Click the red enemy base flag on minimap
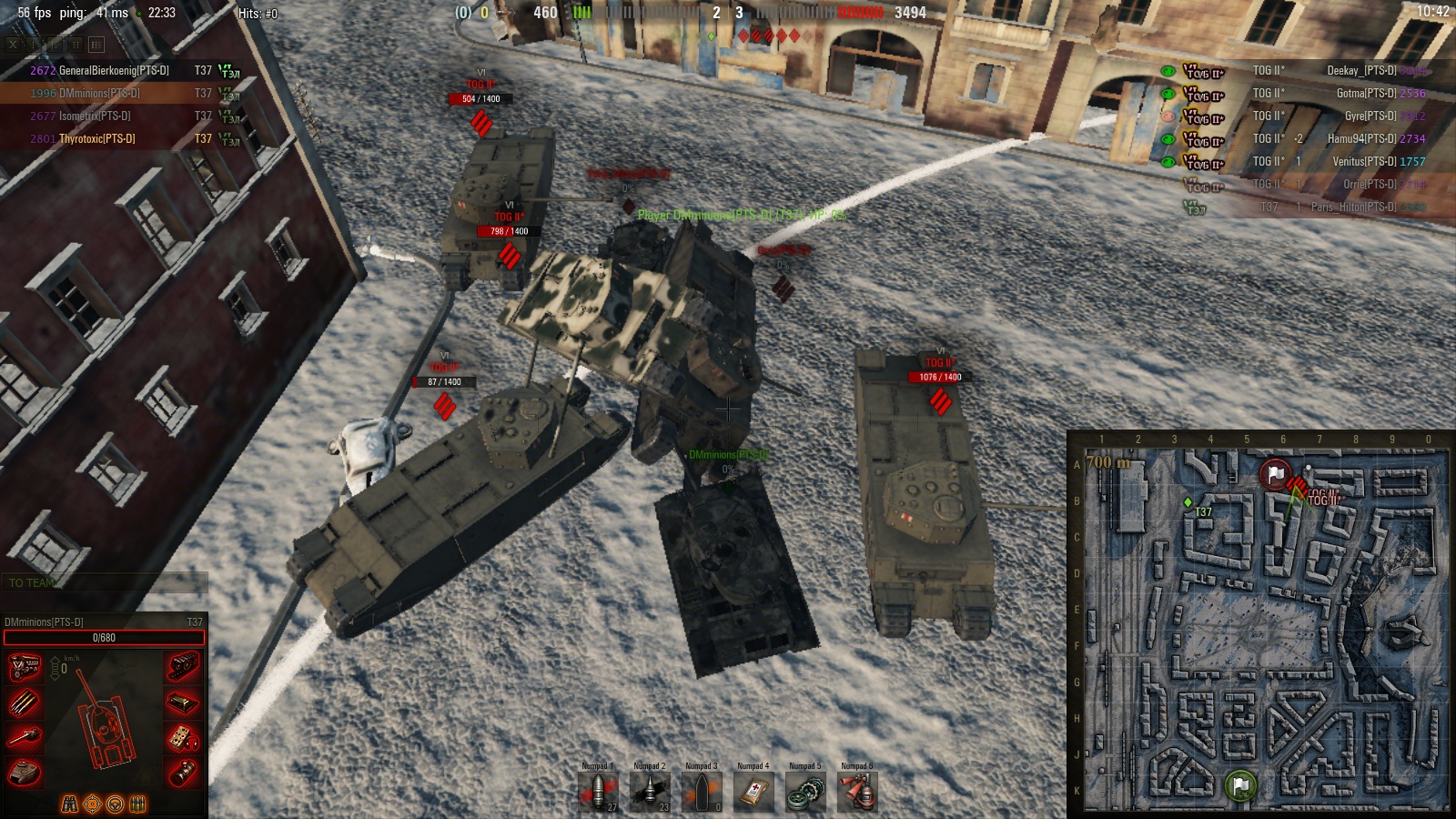Image resolution: width=1456 pixels, height=819 pixels. pyautogui.click(x=1276, y=473)
